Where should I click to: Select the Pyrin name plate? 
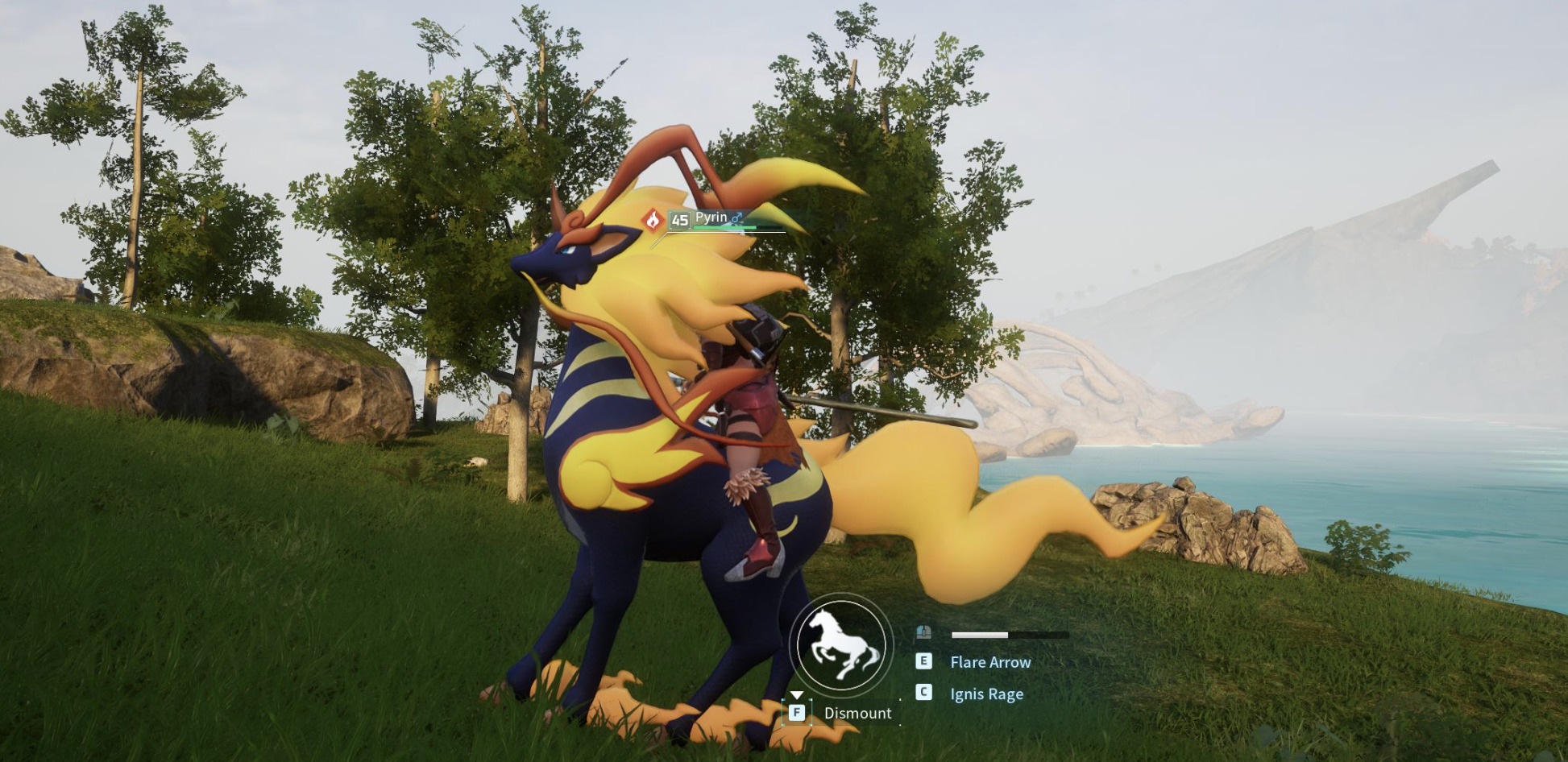click(711, 217)
